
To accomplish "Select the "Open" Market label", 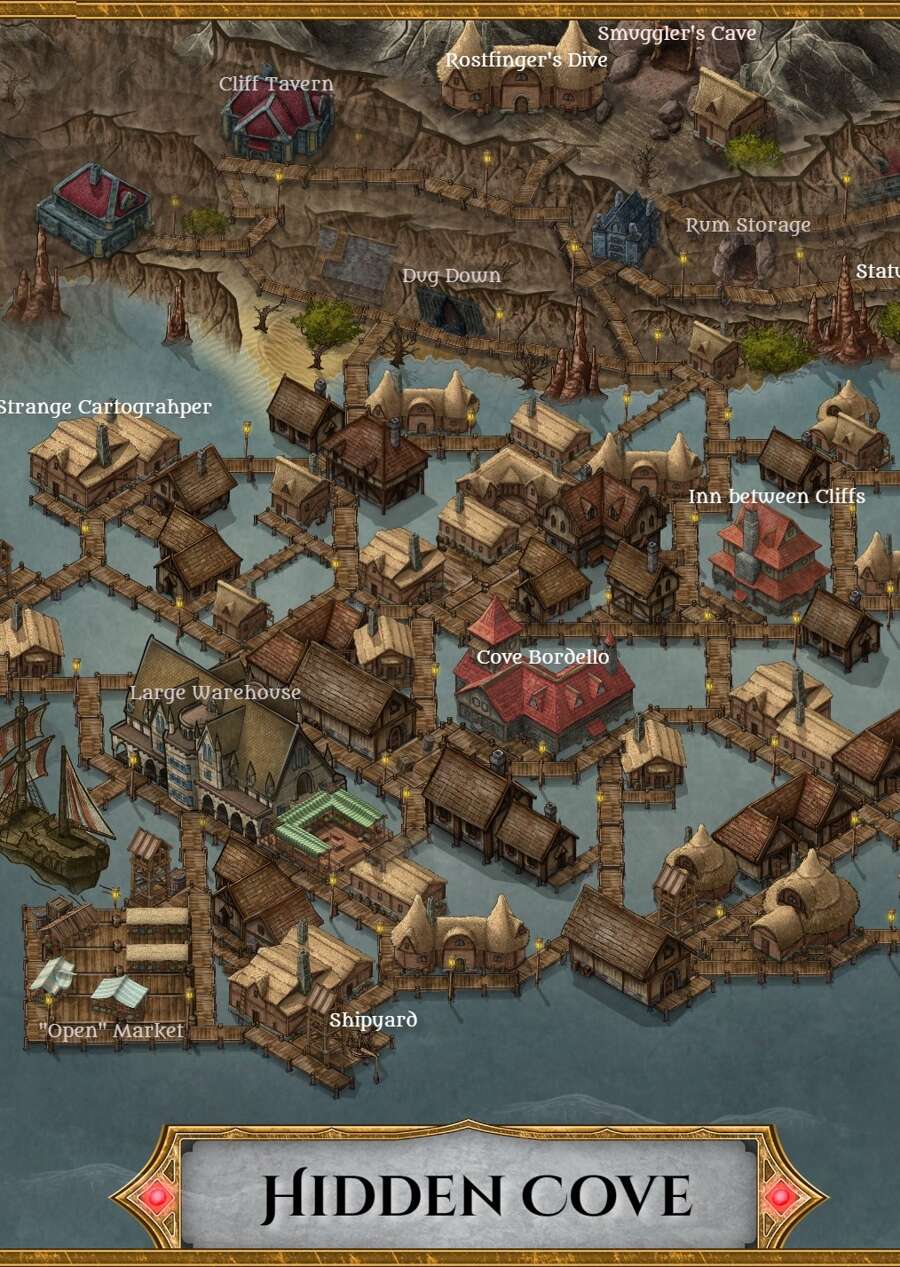I will (x=111, y=1030).
